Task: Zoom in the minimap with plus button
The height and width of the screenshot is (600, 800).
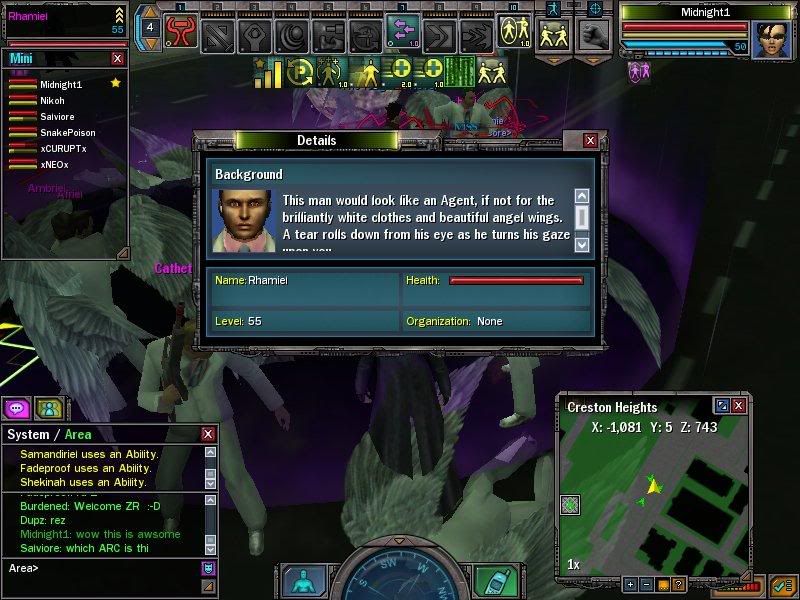Action: pos(630,584)
